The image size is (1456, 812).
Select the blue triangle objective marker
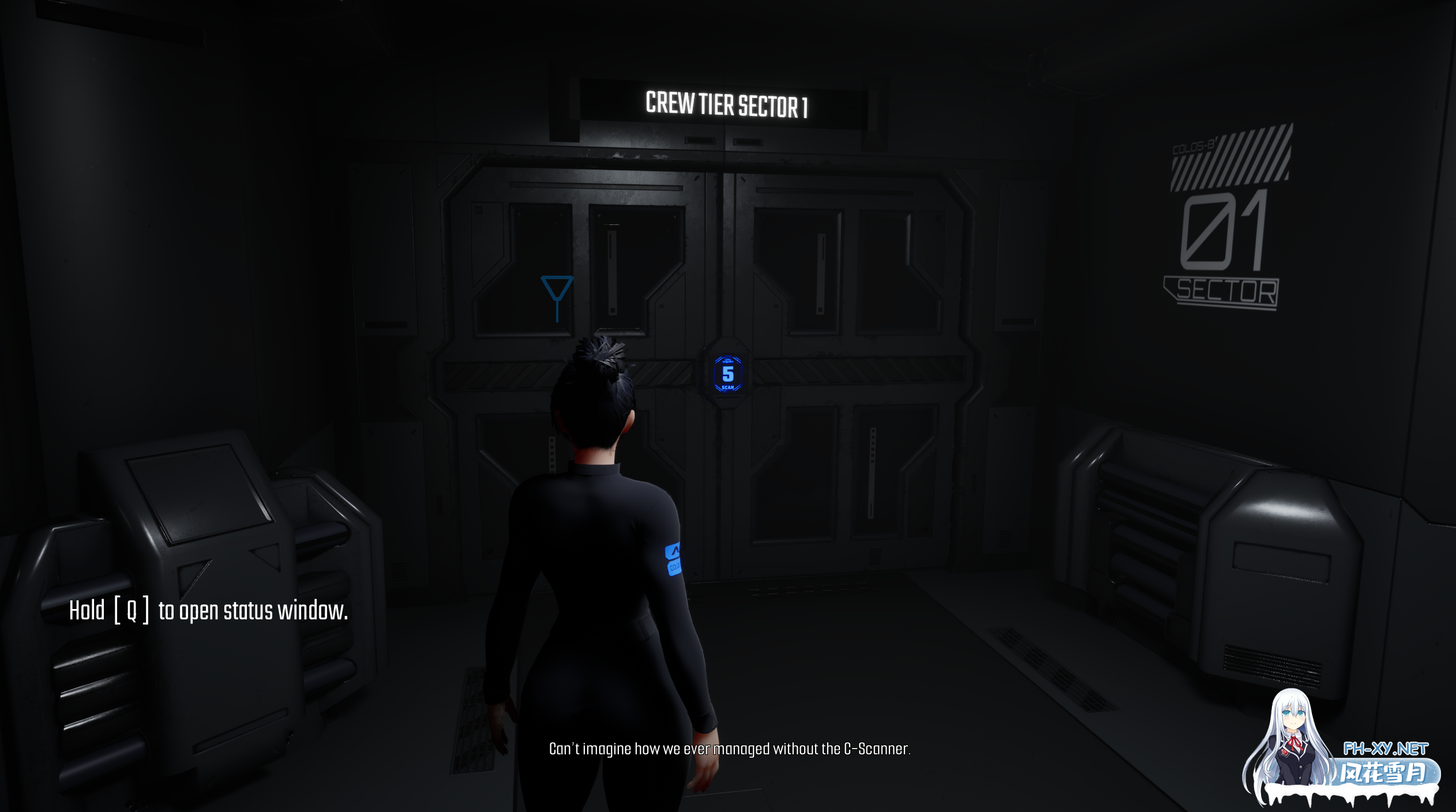557,290
